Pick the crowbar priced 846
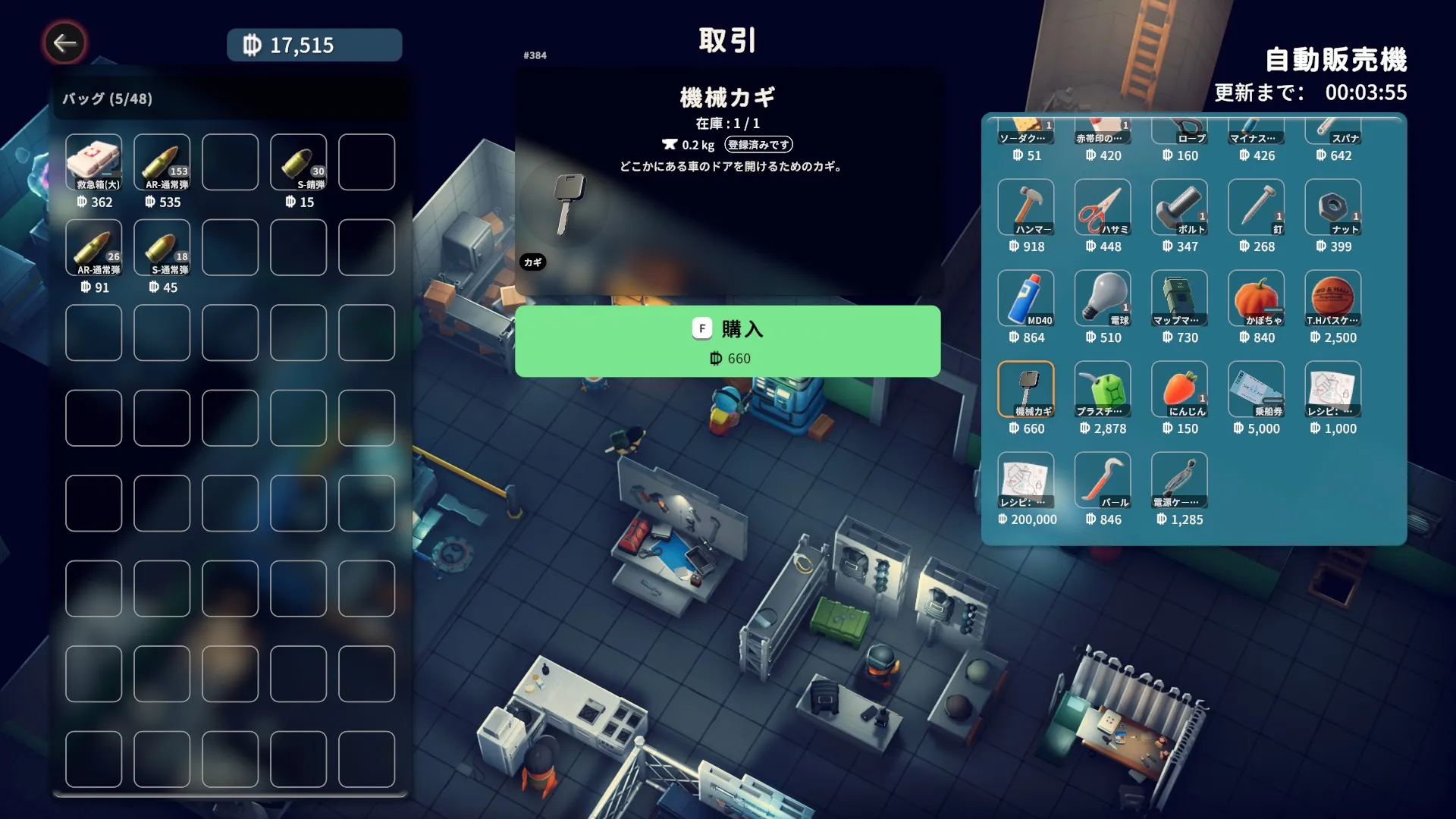1456x819 pixels. pos(1102,480)
